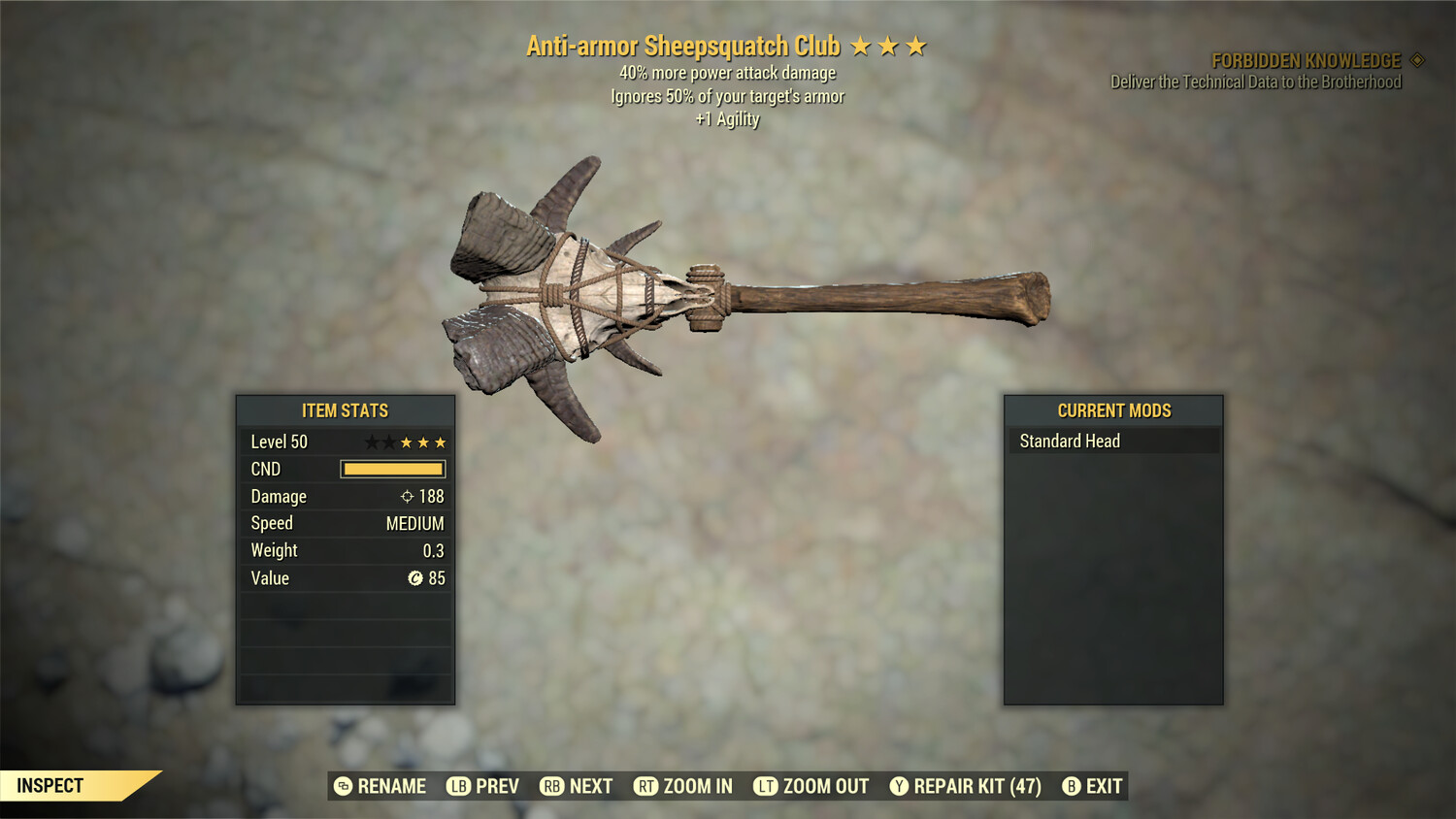Expand the Current Mods panel header
Image resolution: width=1456 pixels, height=819 pixels.
[1113, 409]
